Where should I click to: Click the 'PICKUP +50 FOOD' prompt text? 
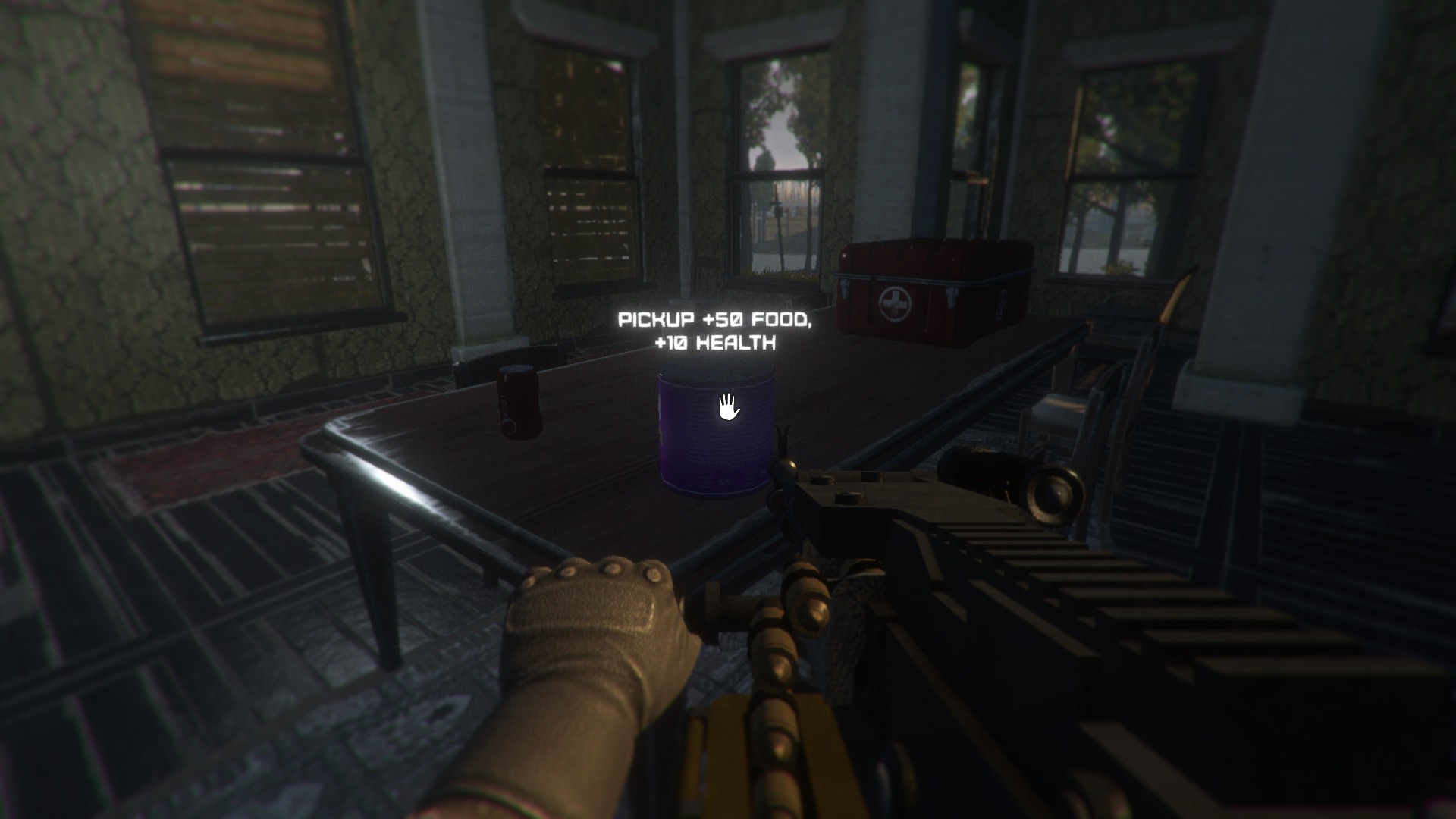click(715, 319)
